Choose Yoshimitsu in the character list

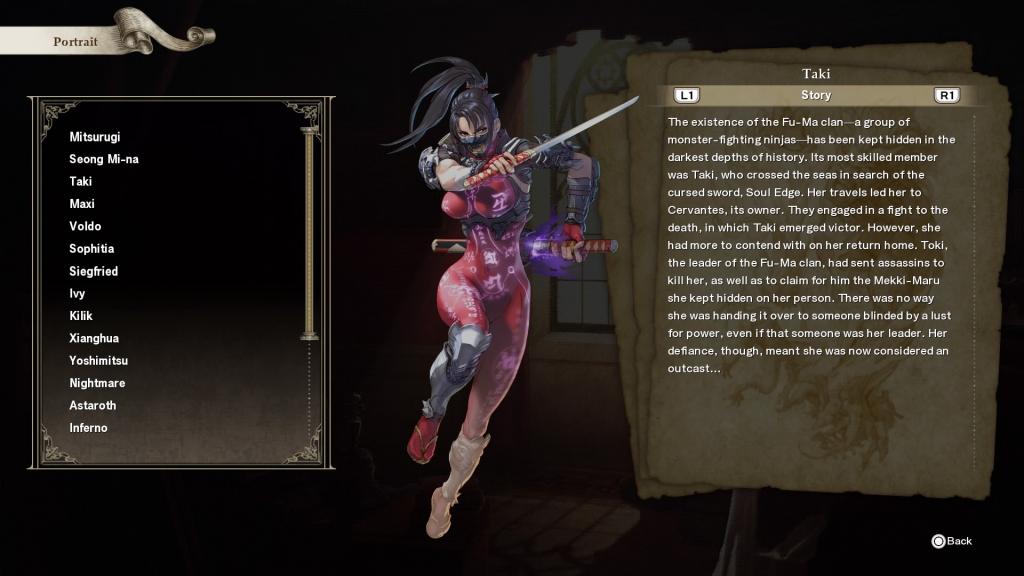pos(99,361)
